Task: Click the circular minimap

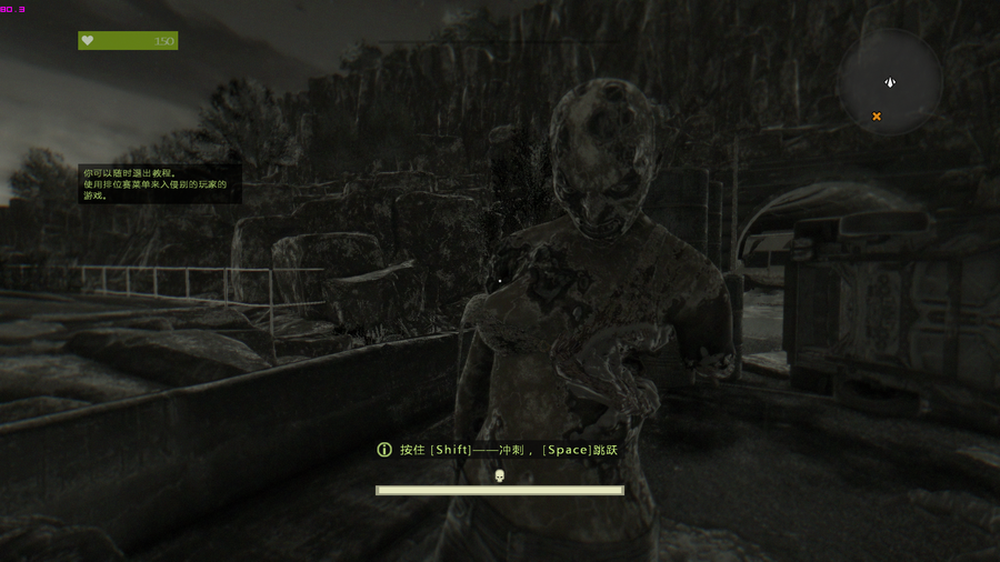Action: [x=889, y=82]
